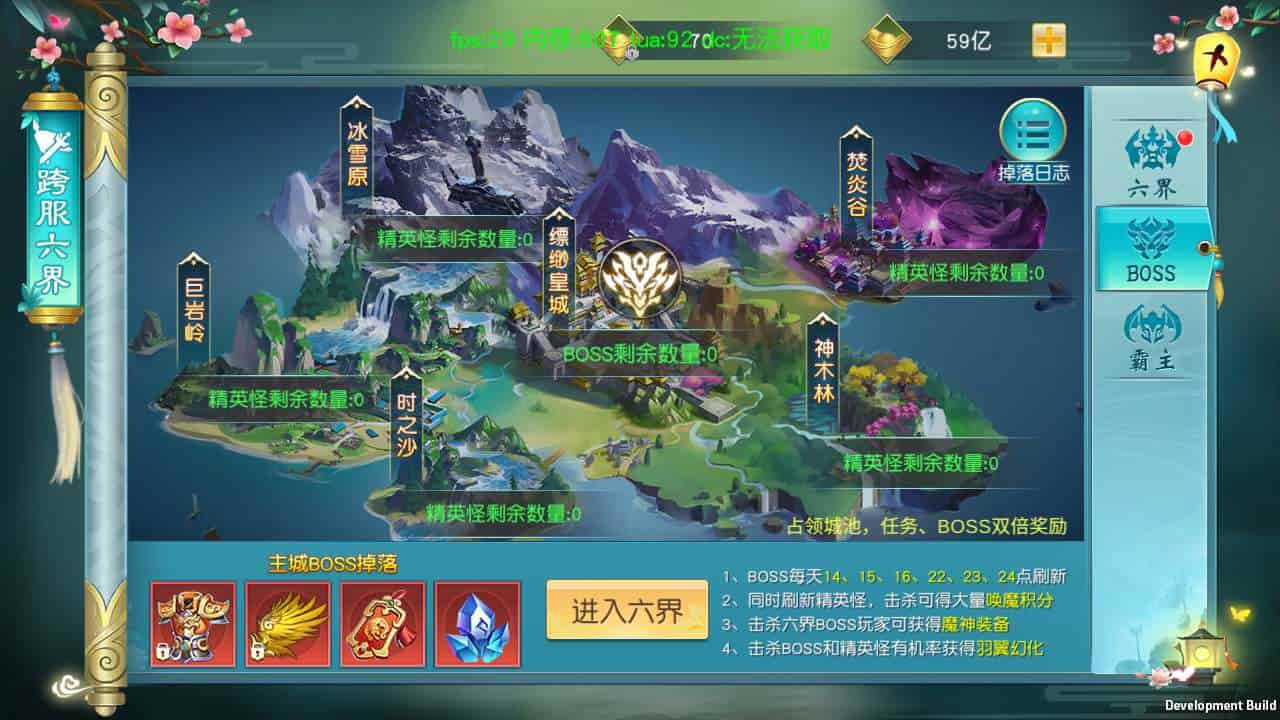Switch to the BOSS sidebar tab
Viewport: 1280px width, 720px height.
coord(1150,250)
